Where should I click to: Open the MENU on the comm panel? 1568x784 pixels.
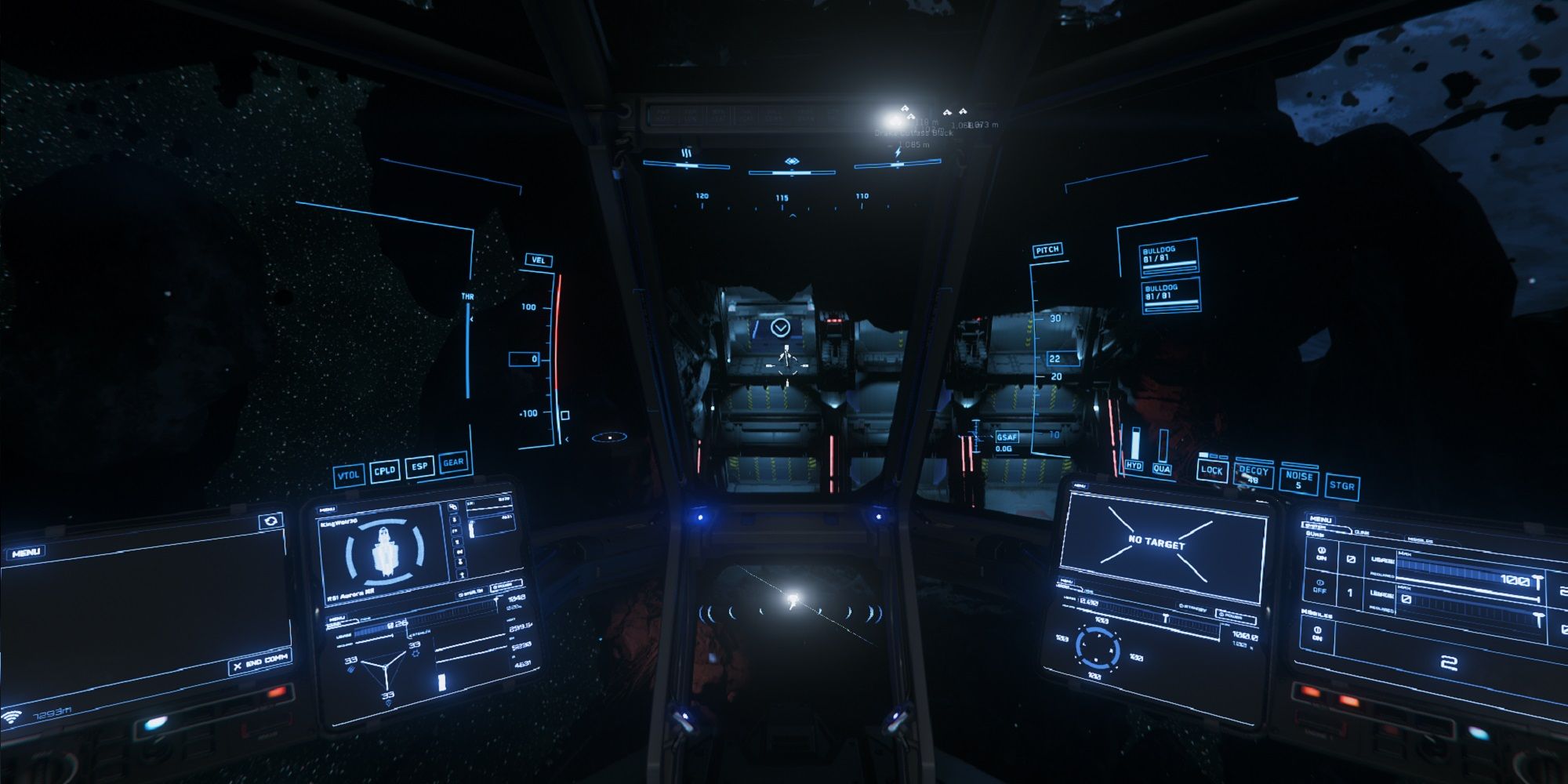[x=27, y=551]
